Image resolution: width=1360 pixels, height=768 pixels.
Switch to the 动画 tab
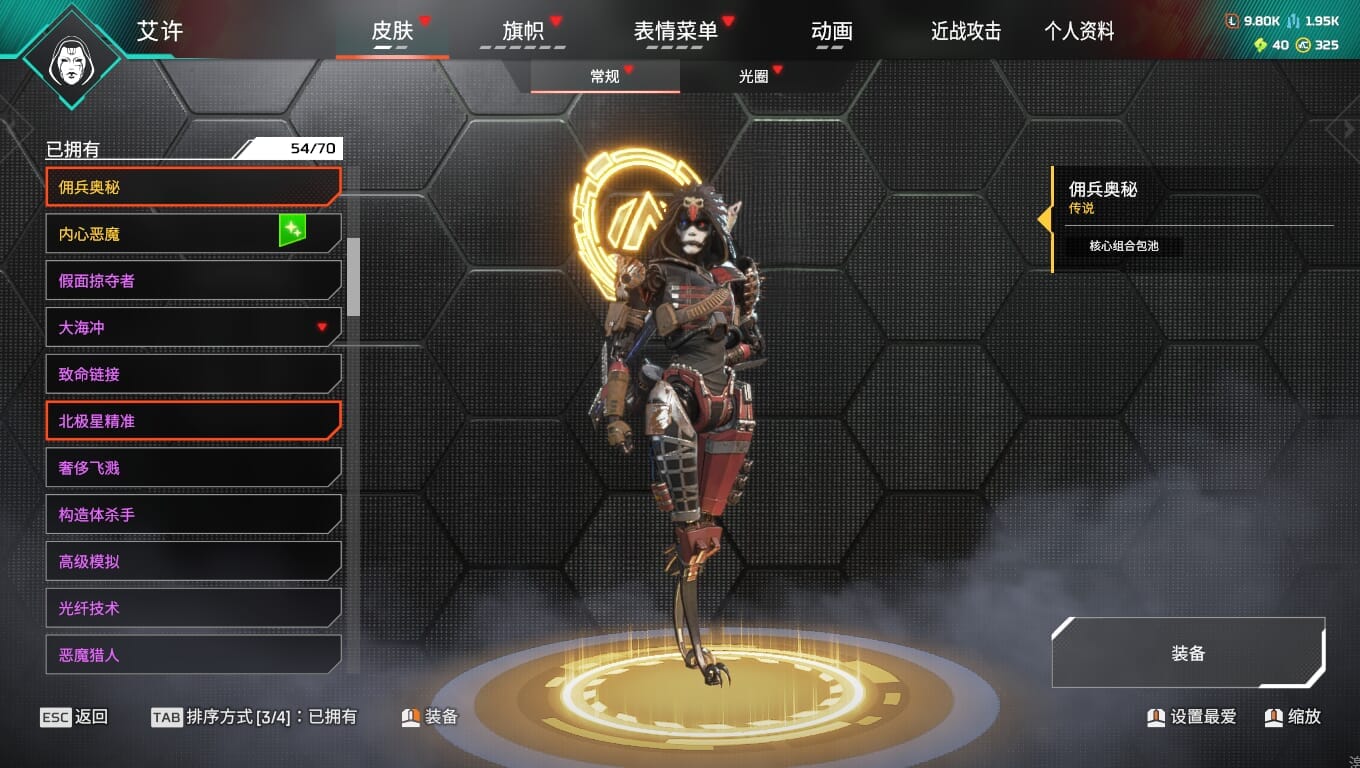[832, 31]
